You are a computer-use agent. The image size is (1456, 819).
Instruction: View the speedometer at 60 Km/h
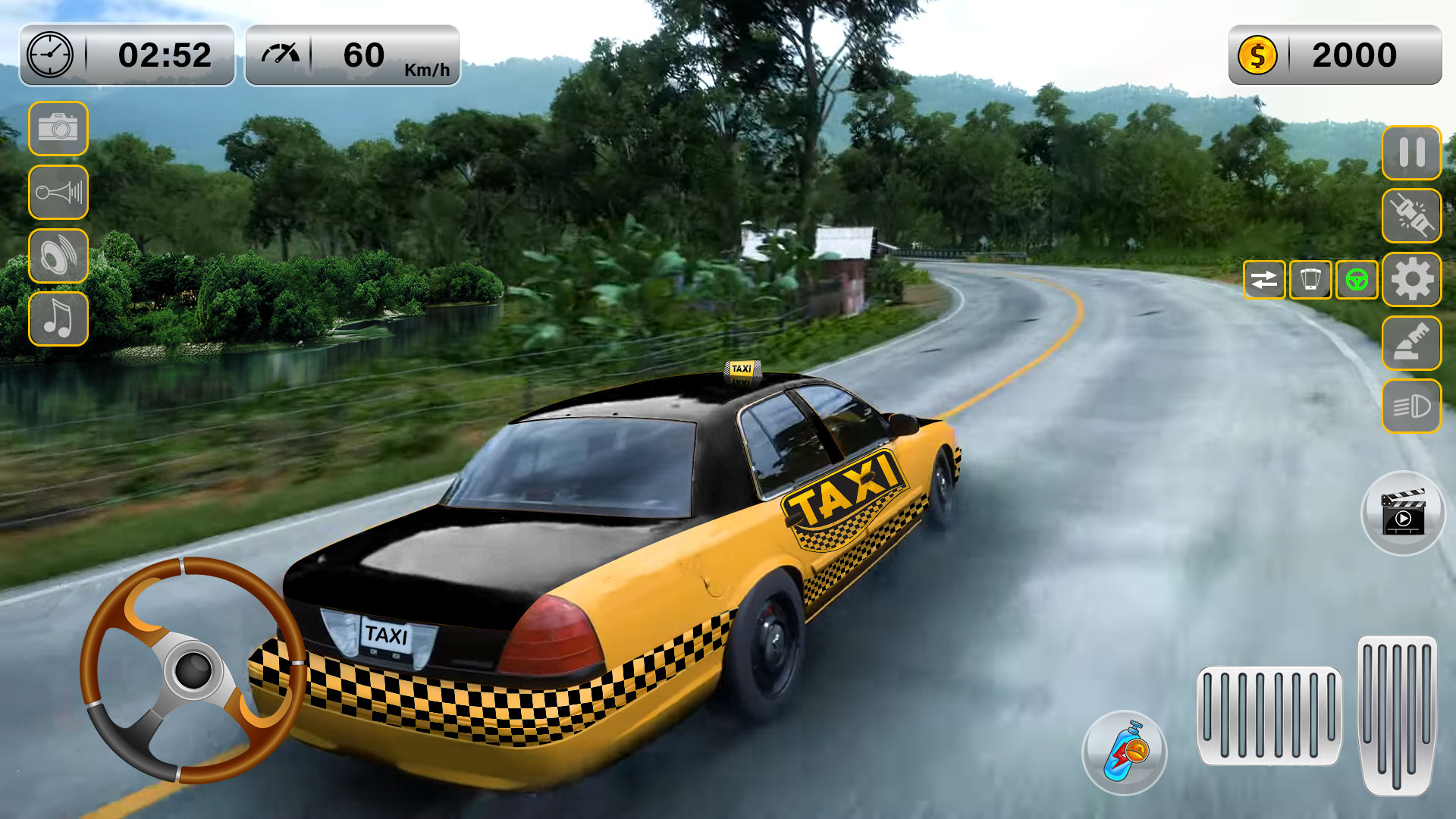353,55
